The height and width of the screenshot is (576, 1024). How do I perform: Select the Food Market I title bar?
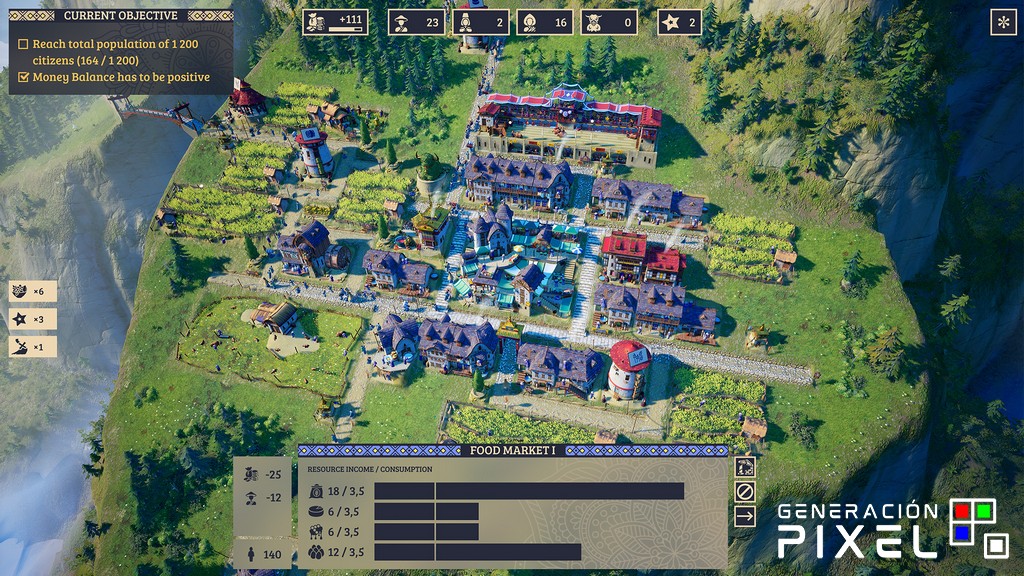point(512,451)
